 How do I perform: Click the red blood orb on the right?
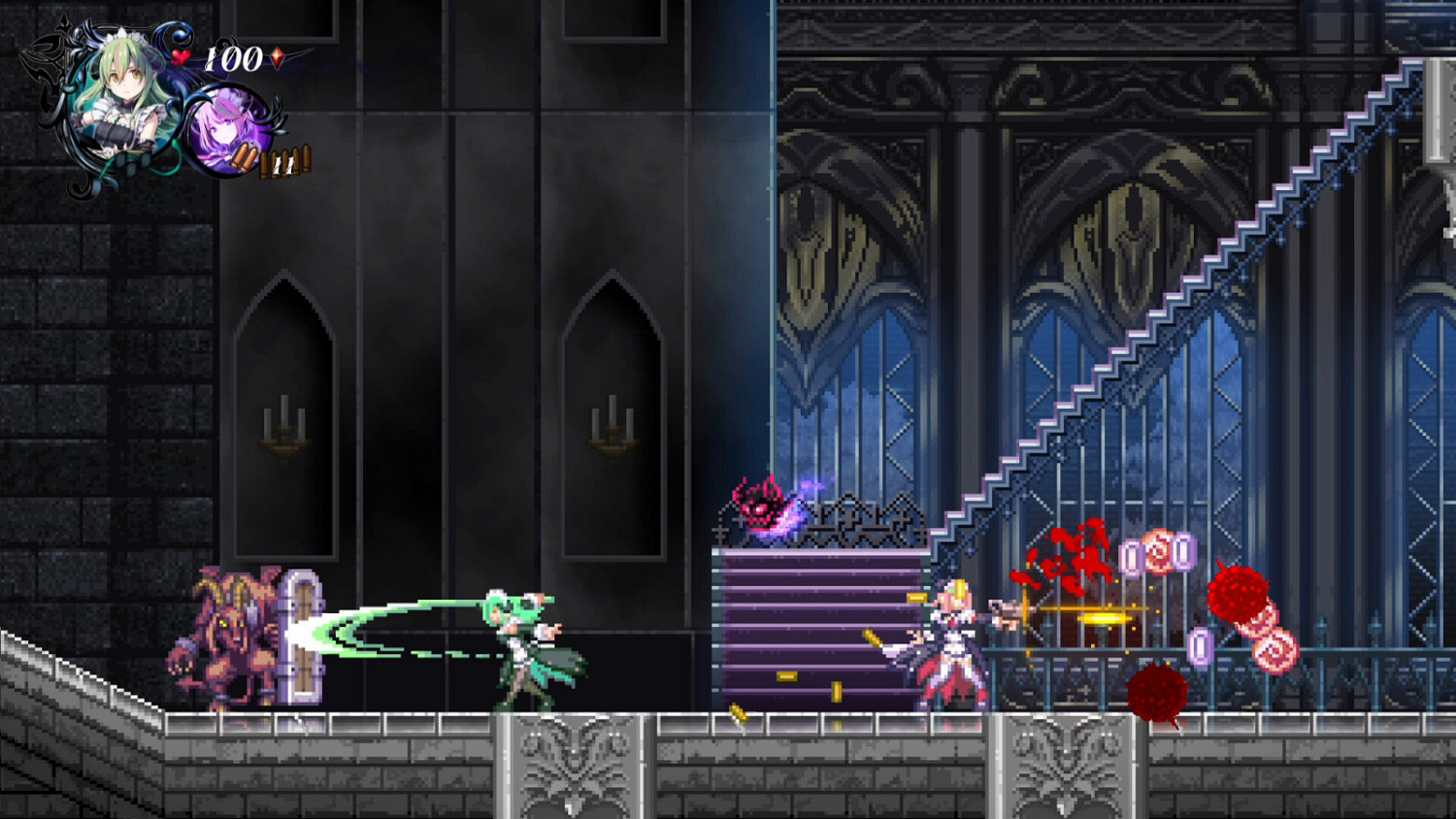1238,592
